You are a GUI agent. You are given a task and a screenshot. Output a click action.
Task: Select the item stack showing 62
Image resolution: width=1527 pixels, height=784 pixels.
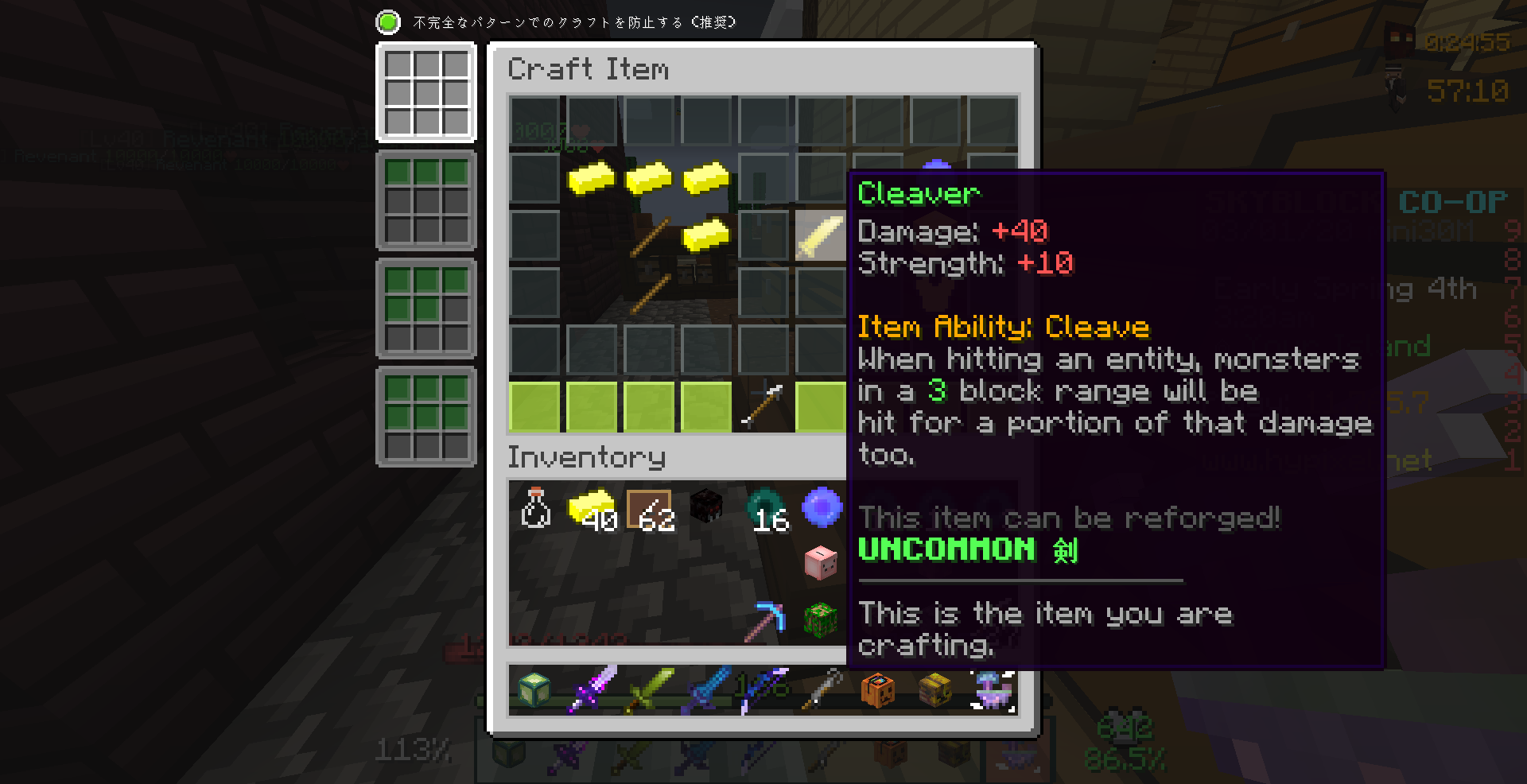pyautogui.click(x=650, y=507)
